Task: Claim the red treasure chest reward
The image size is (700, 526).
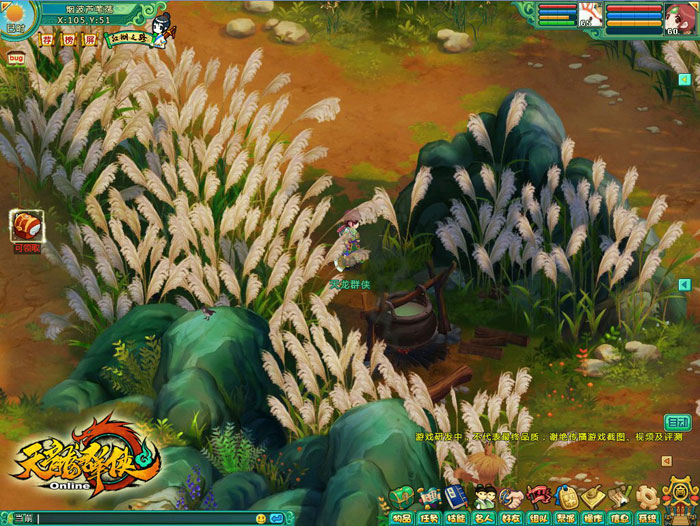Action: (26, 227)
